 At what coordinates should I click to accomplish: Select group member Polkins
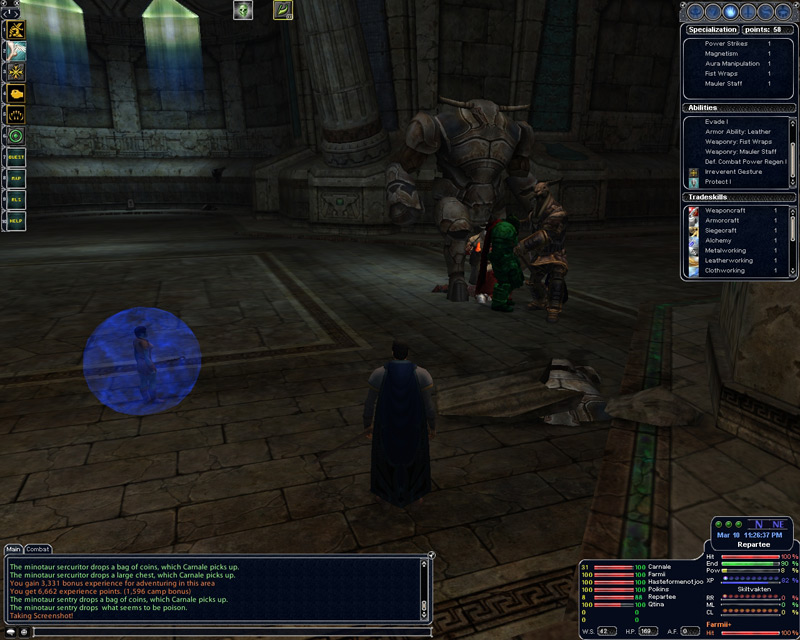tap(660, 590)
